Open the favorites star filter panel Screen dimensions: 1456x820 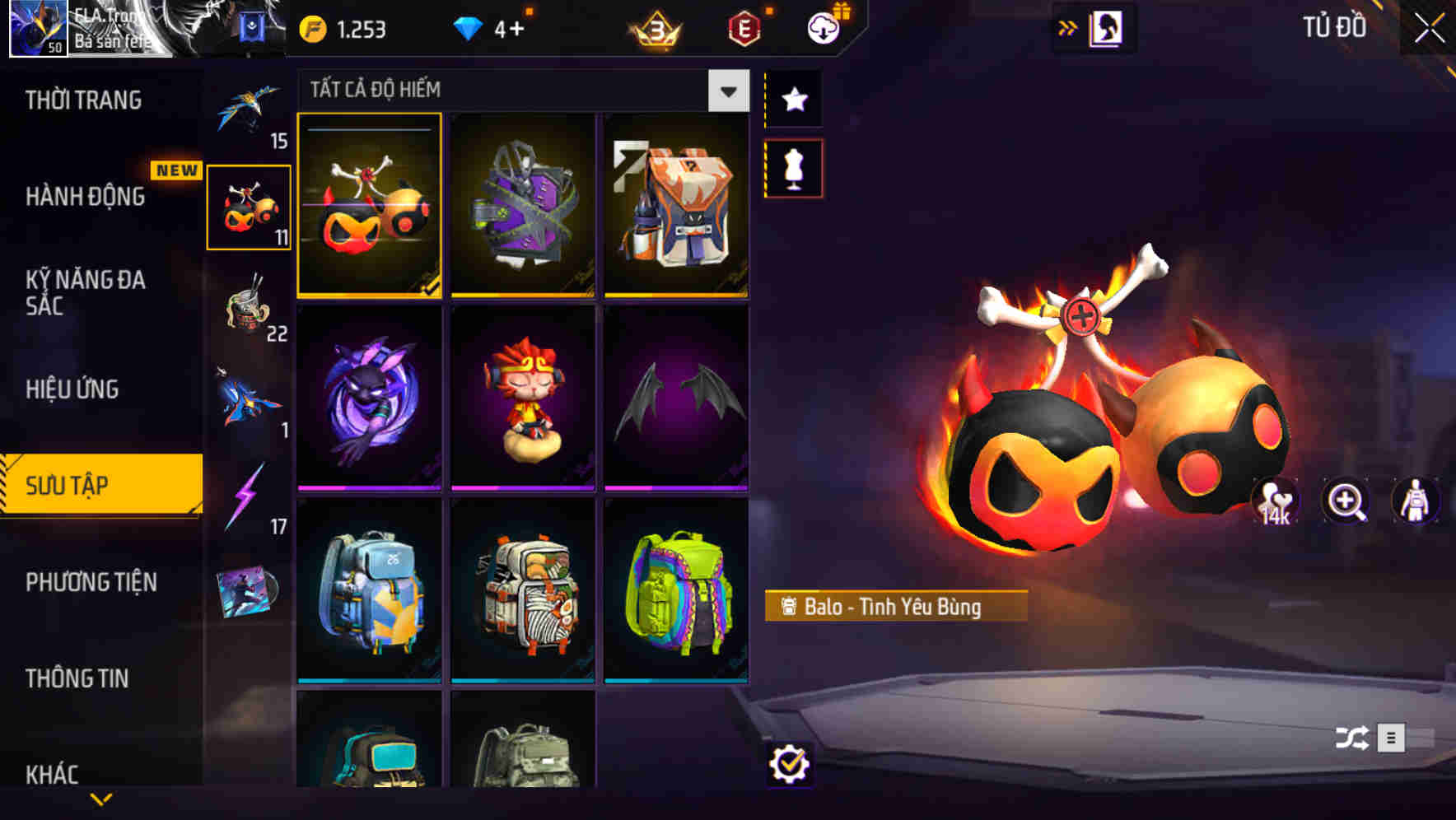(793, 100)
